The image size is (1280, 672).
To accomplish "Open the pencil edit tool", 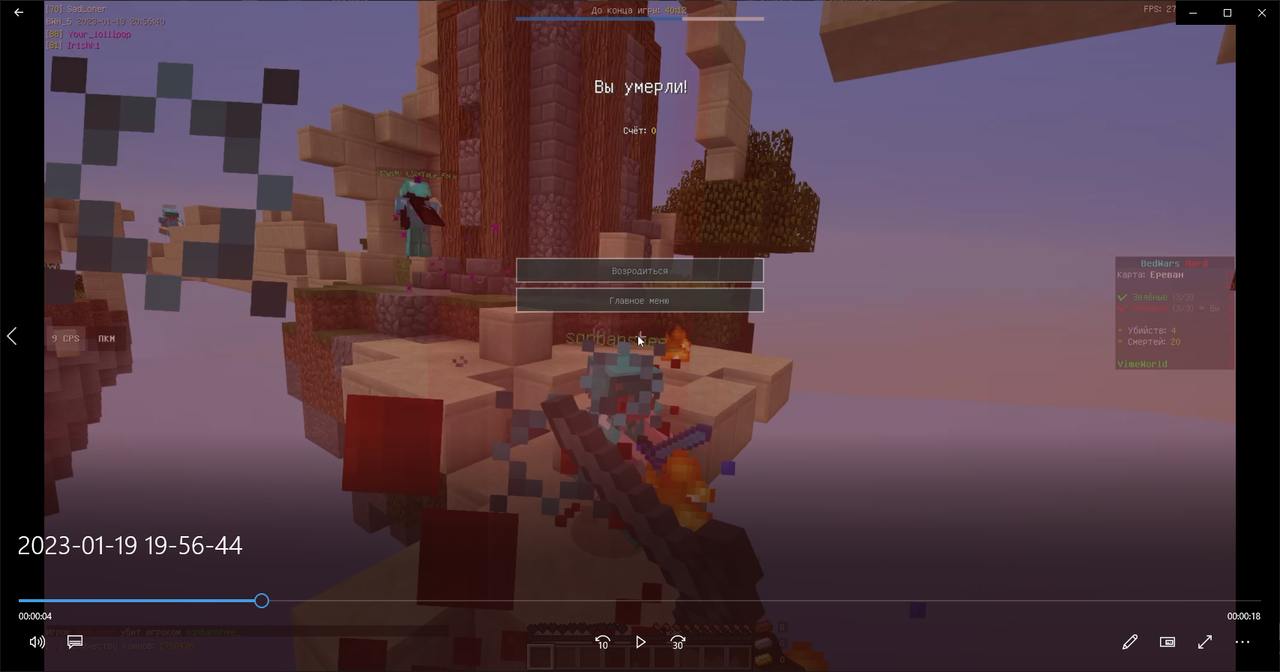I will [x=1130, y=642].
